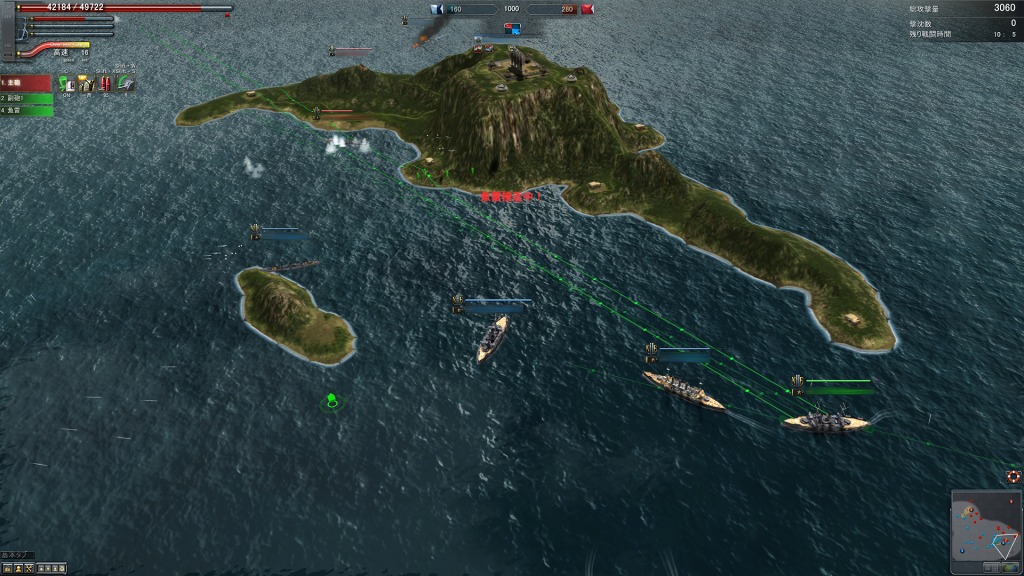Select the torpedo weapon group (魚雷)
This screenshot has height=576, width=1024.
click(26, 110)
